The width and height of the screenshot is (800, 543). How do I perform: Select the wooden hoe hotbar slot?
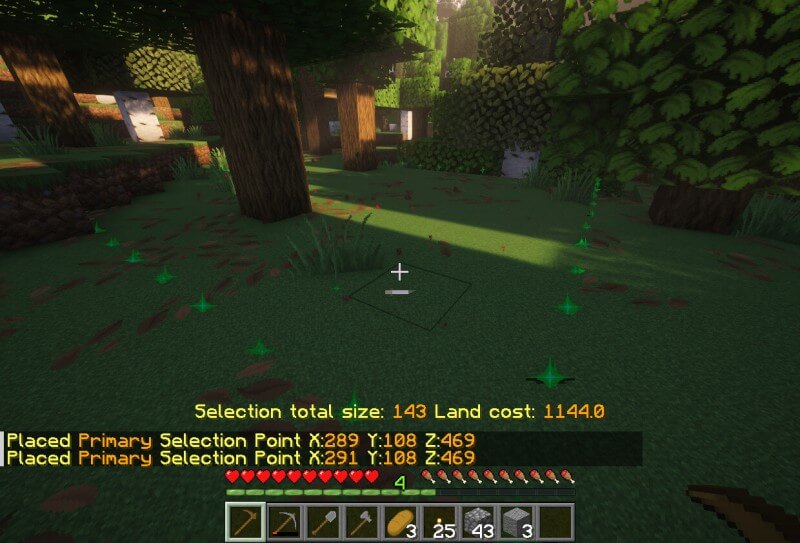(244, 522)
